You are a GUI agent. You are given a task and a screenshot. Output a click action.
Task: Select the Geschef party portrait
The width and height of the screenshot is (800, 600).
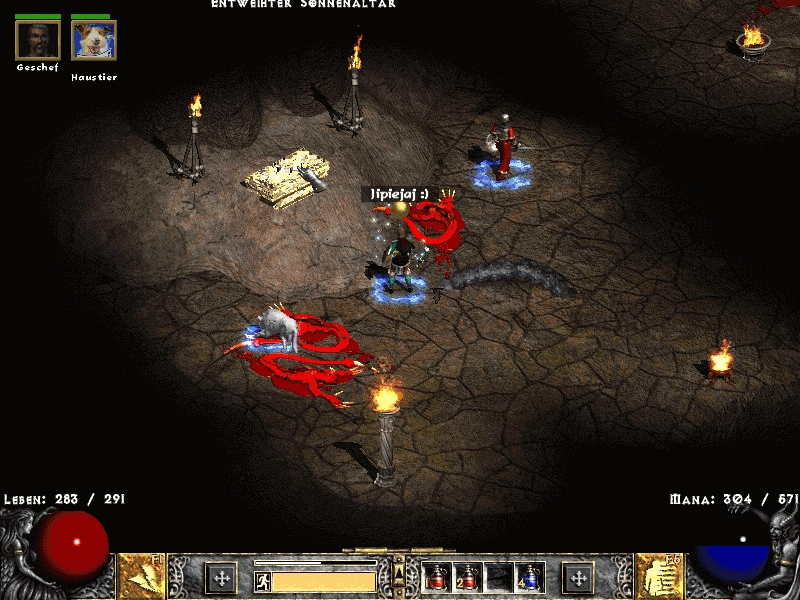pos(38,40)
